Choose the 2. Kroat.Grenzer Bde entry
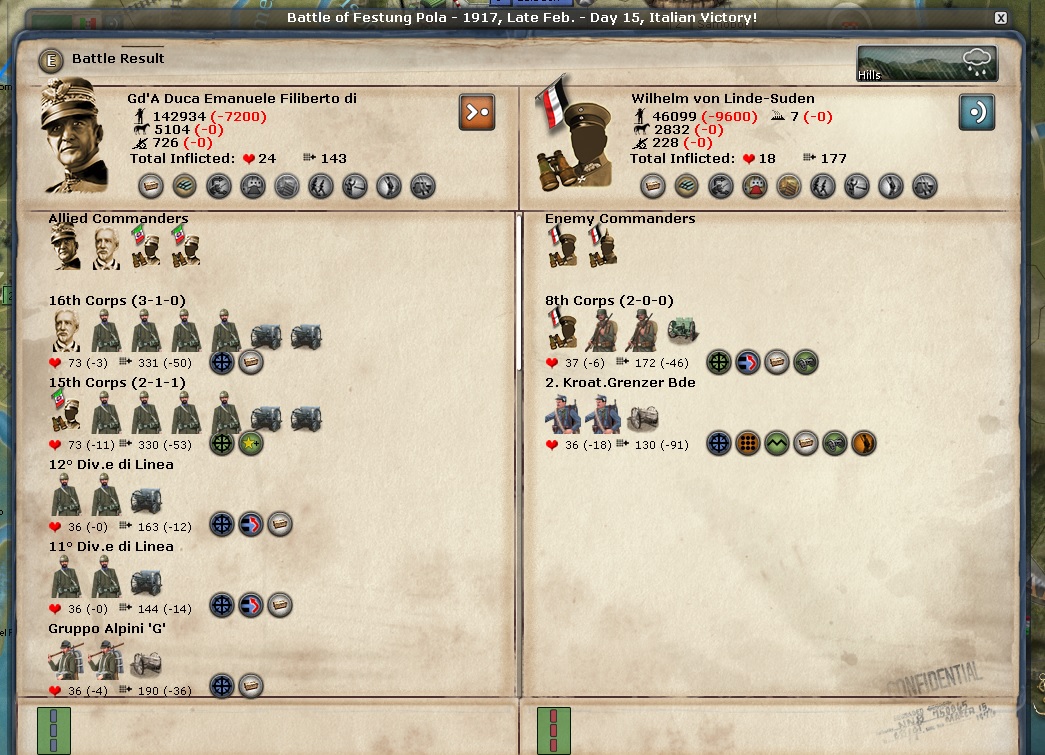Screen dimensions: 1045x755 pyautogui.click(x=620, y=383)
